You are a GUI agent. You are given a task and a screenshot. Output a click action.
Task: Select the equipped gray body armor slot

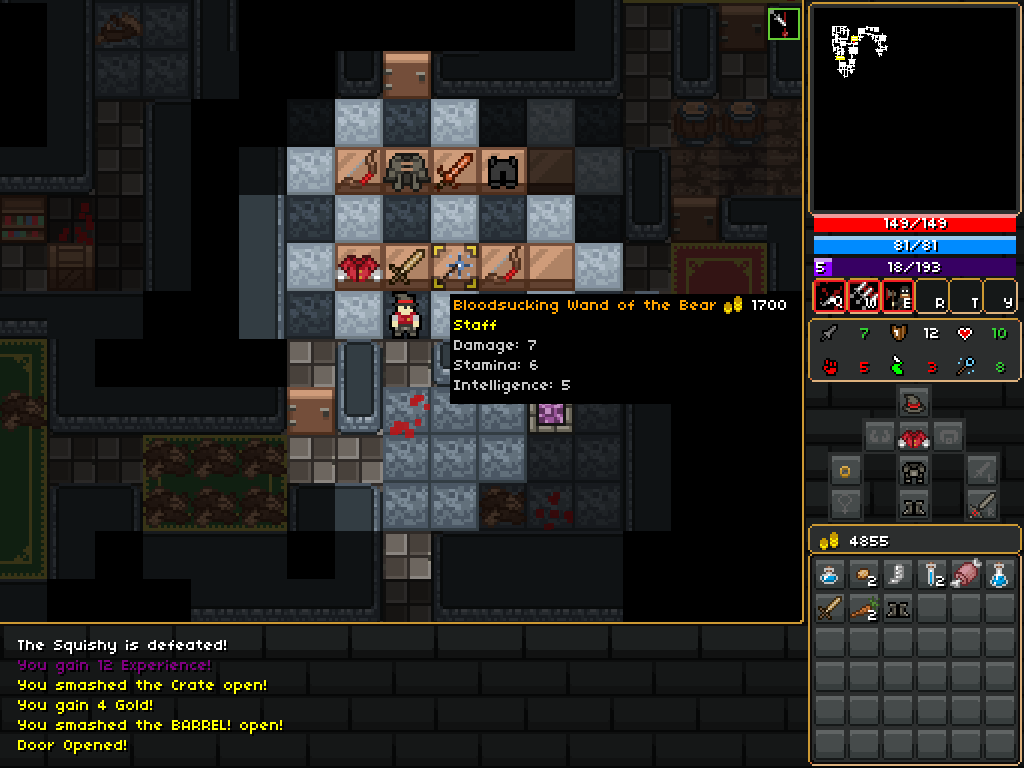pyautogui.click(x=912, y=471)
